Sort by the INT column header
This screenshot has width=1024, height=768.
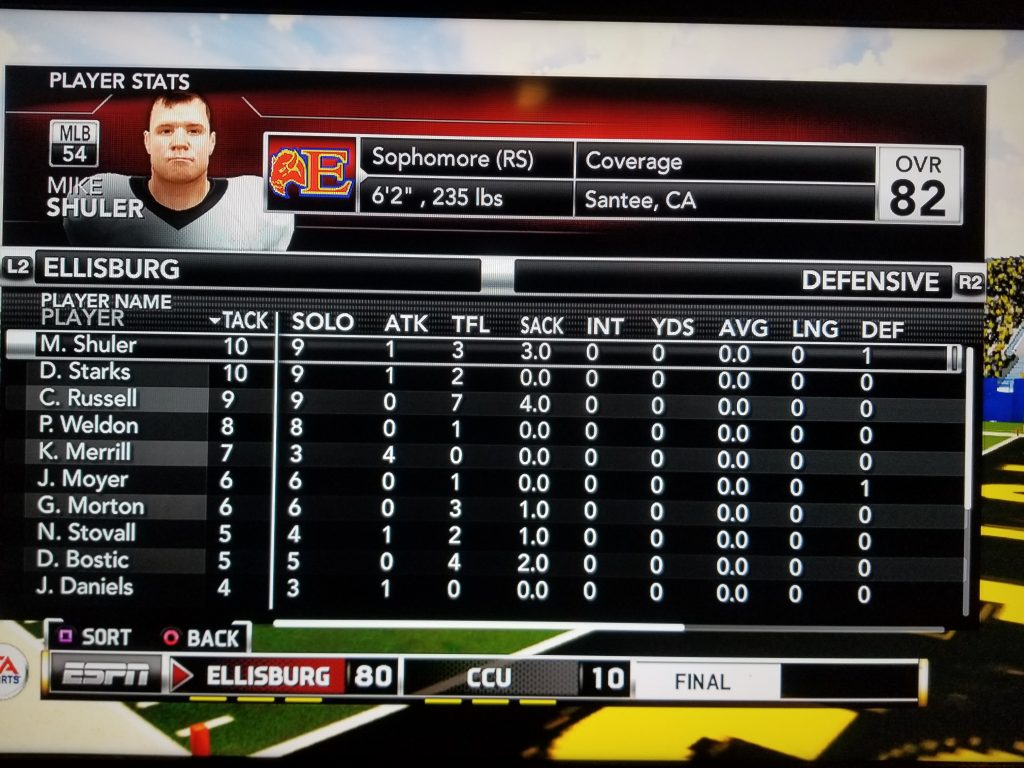point(604,326)
